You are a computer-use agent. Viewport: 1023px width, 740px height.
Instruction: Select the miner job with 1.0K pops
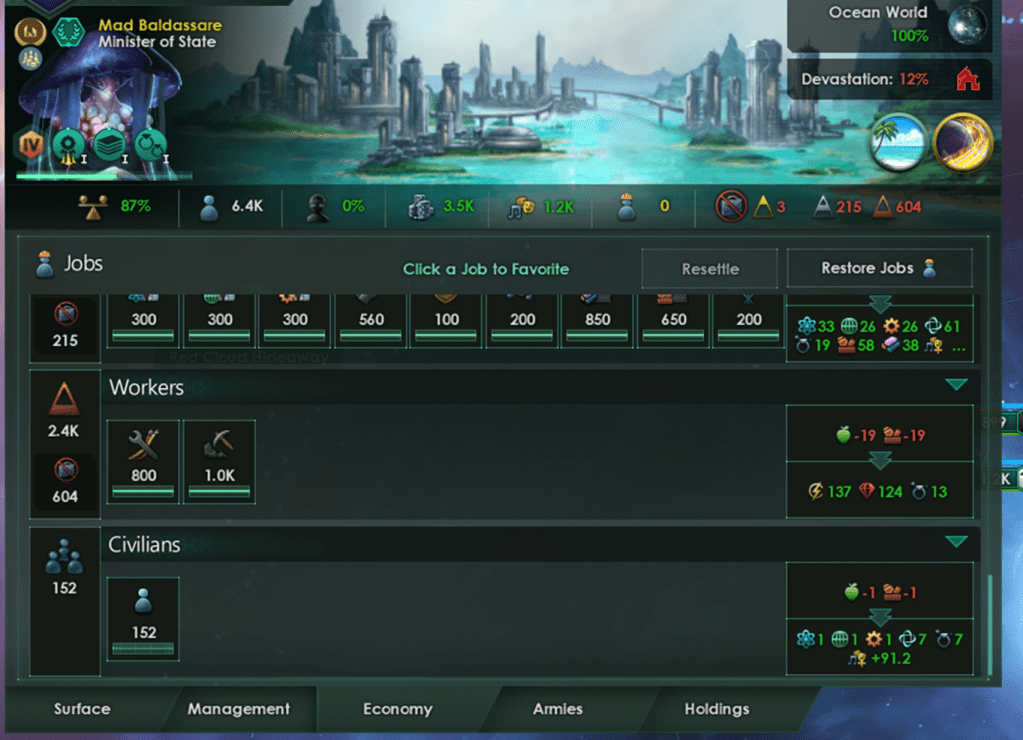pyautogui.click(x=219, y=460)
